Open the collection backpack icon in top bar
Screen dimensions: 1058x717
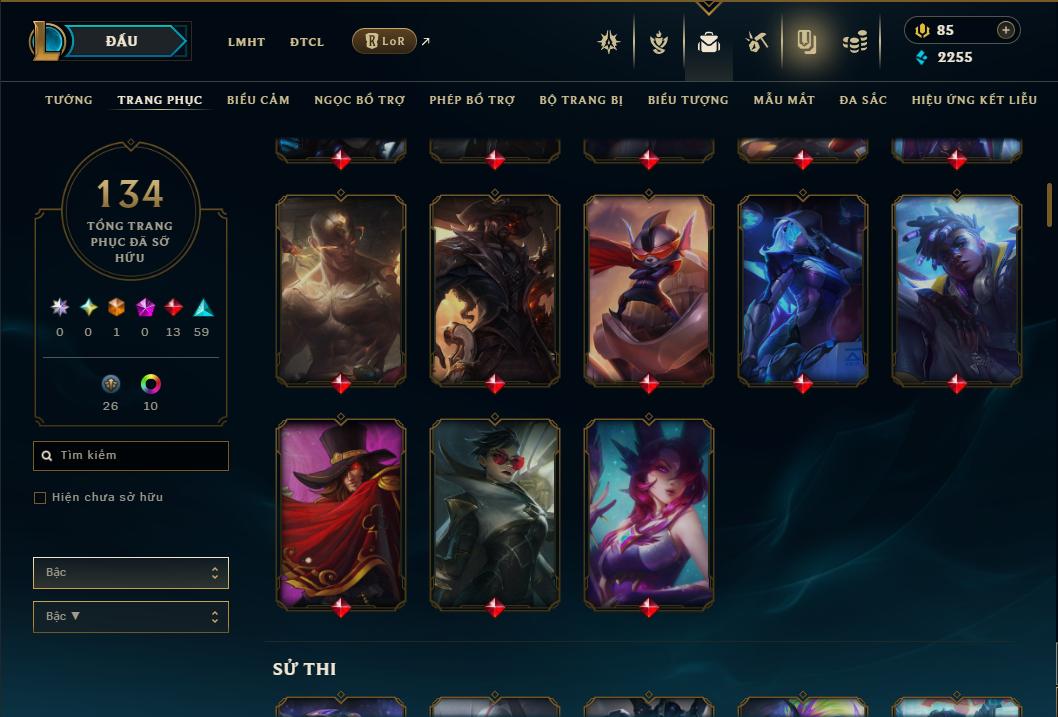click(x=709, y=42)
